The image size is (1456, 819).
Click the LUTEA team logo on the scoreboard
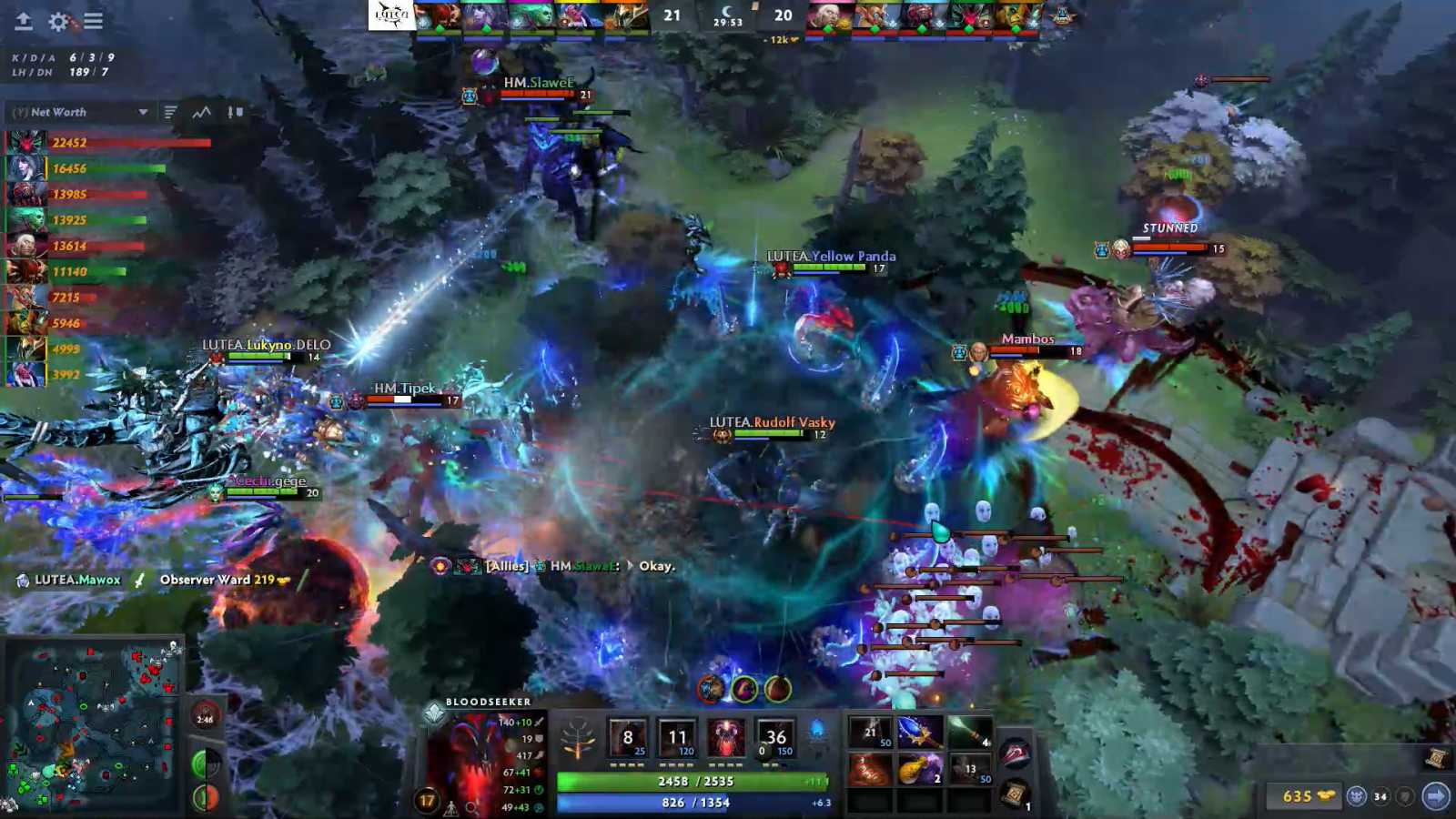[393, 16]
